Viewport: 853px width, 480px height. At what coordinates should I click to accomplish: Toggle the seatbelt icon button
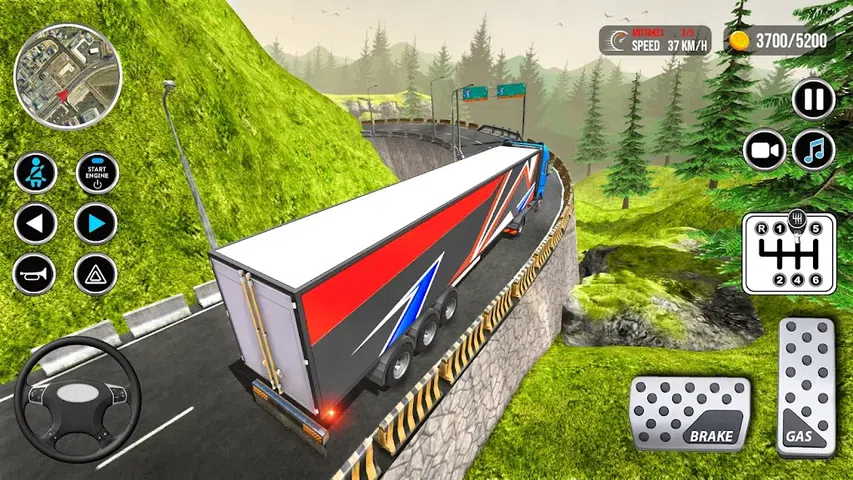pos(35,173)
